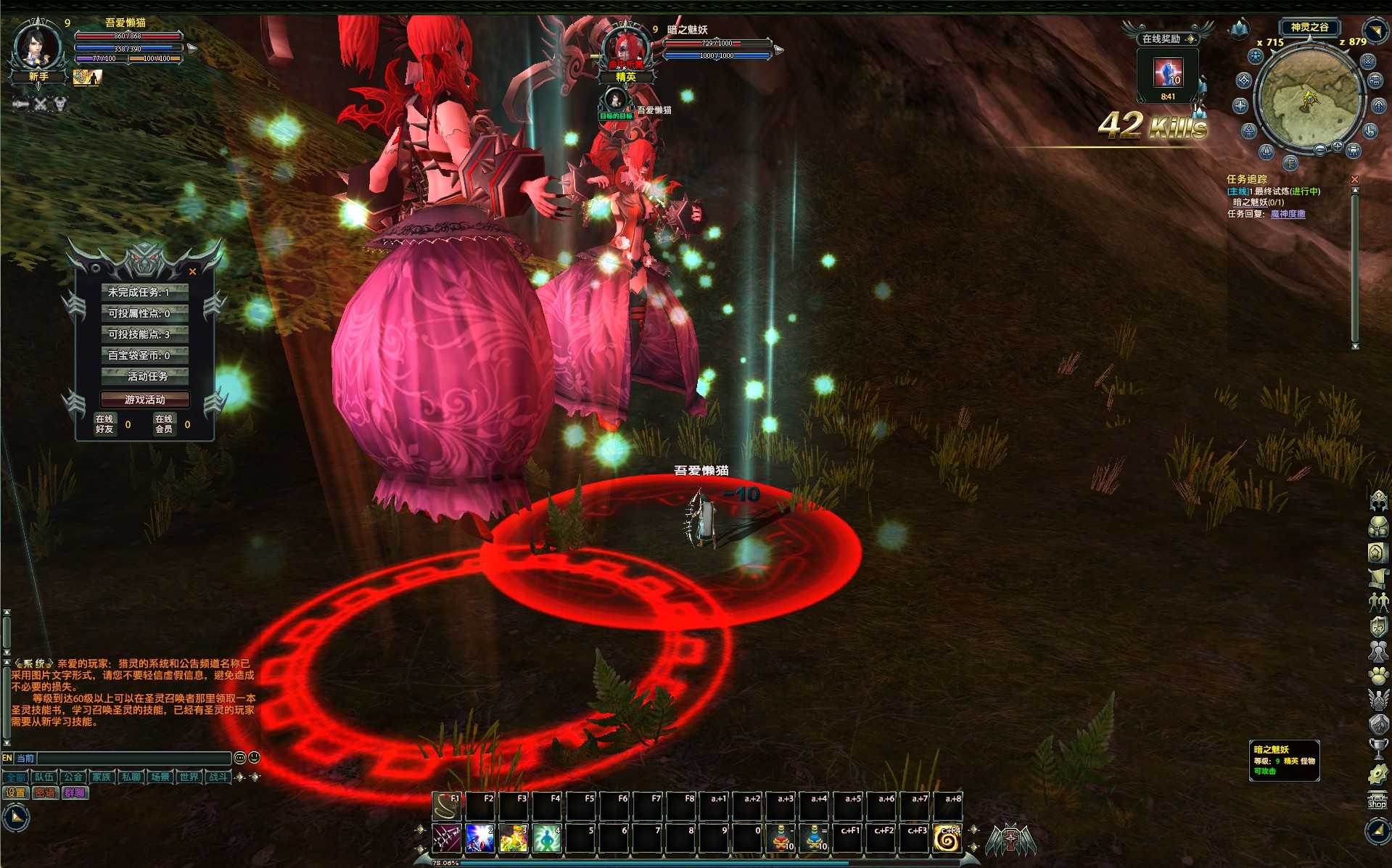Open the 游戏活动 game events button

[x=144, y=400]
